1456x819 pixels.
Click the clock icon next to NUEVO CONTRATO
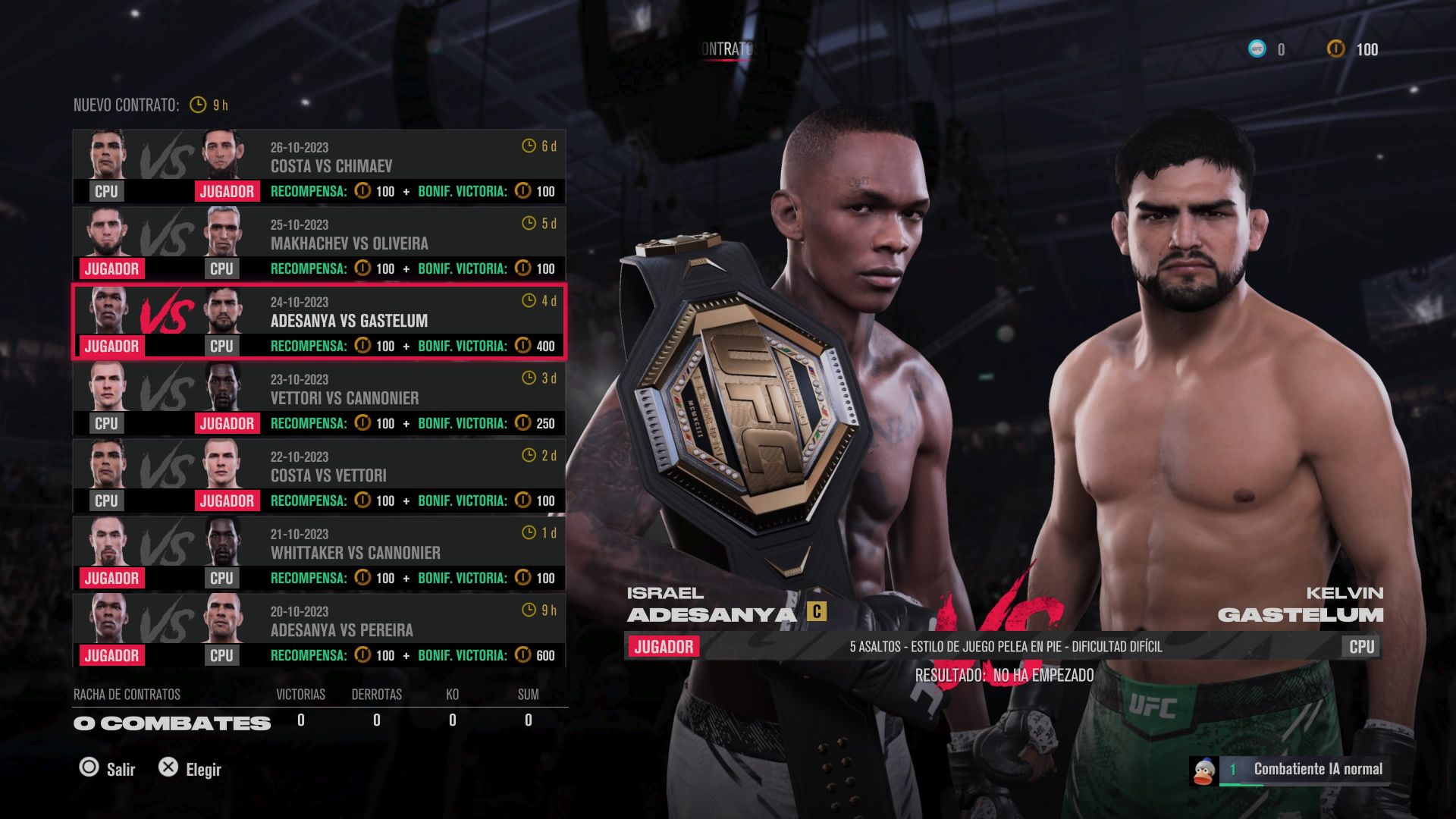(197, 104)
